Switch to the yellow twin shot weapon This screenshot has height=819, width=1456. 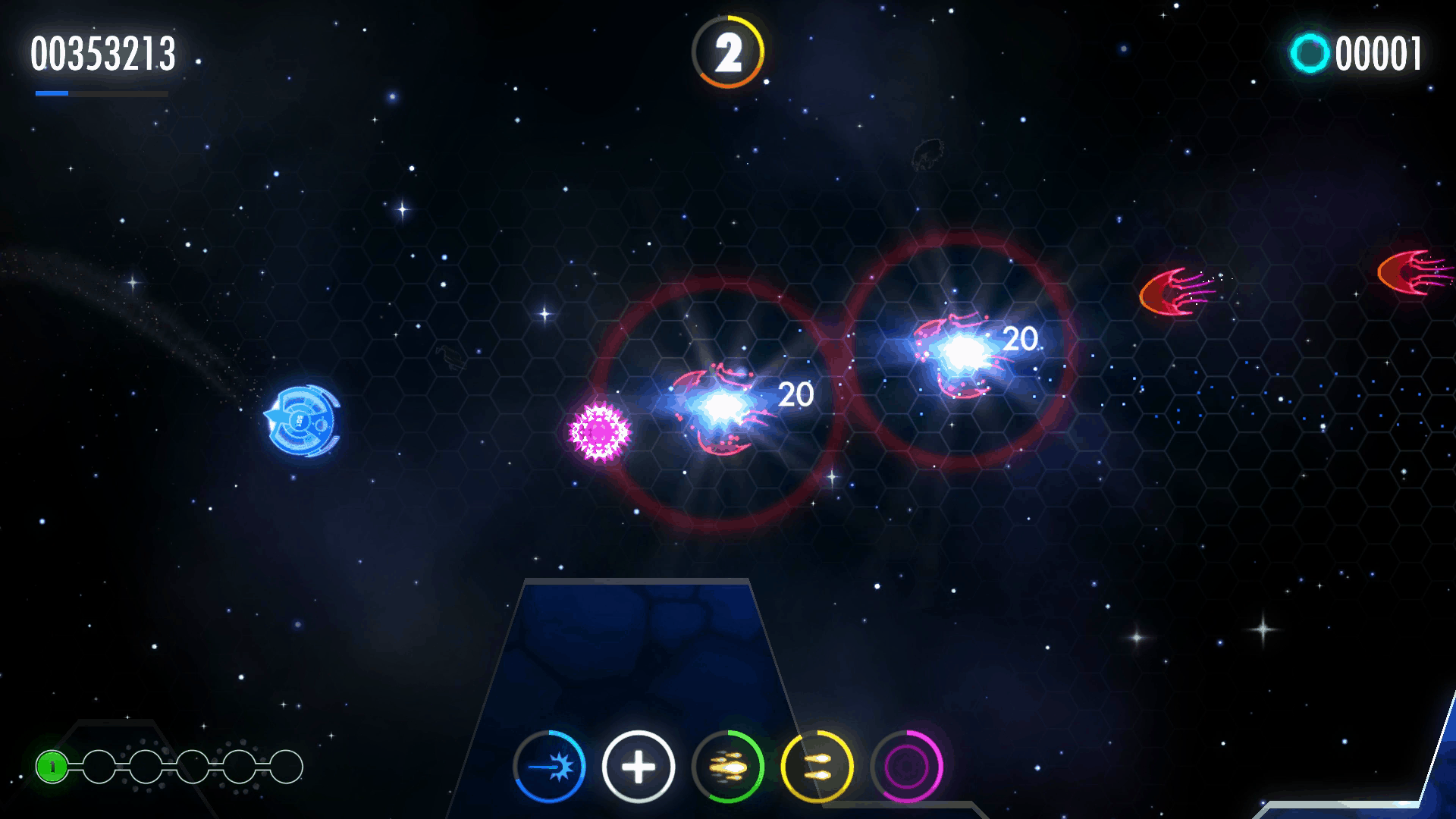(817, 767)
